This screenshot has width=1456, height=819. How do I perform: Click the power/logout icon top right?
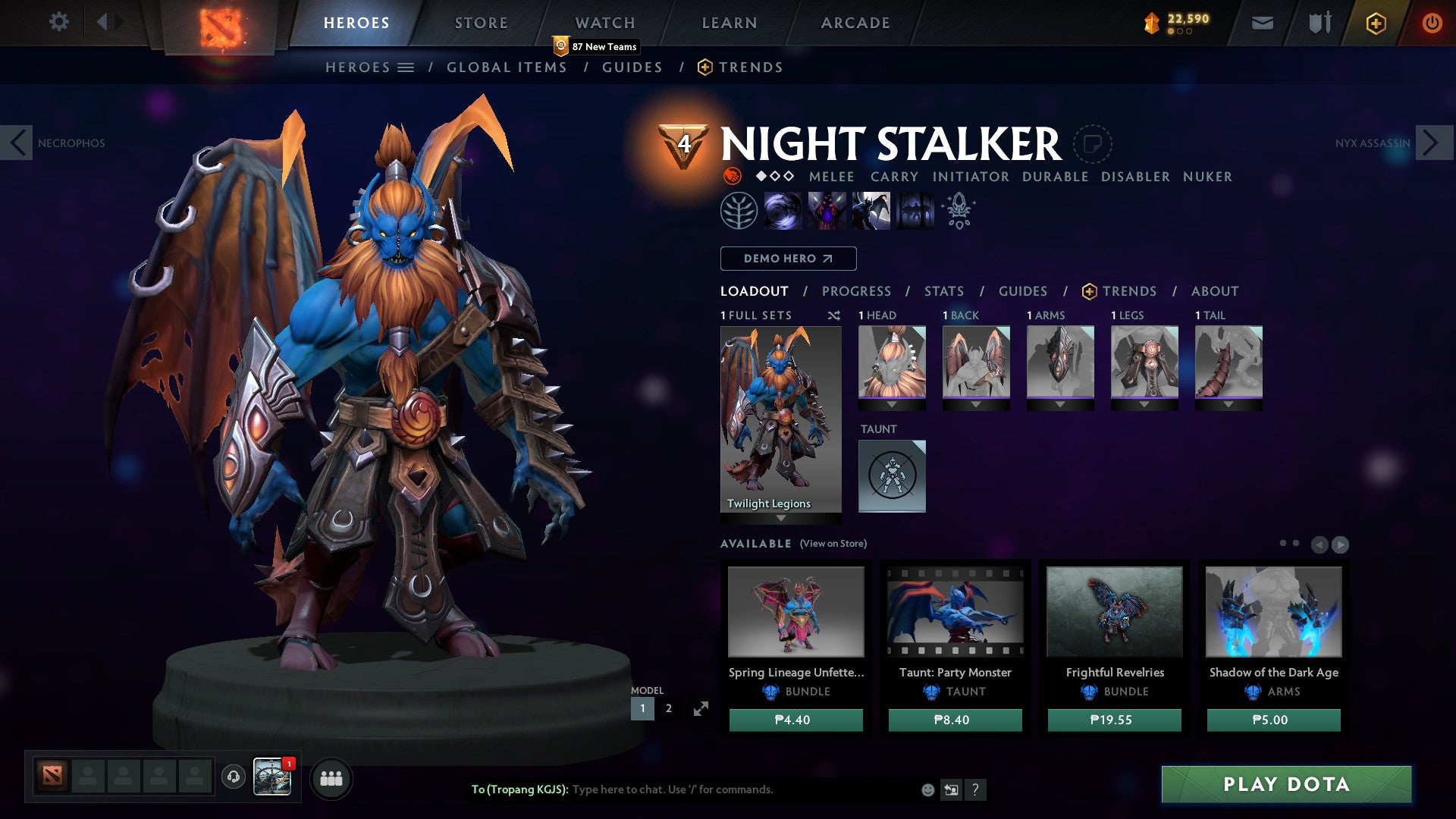[1432, 23]
